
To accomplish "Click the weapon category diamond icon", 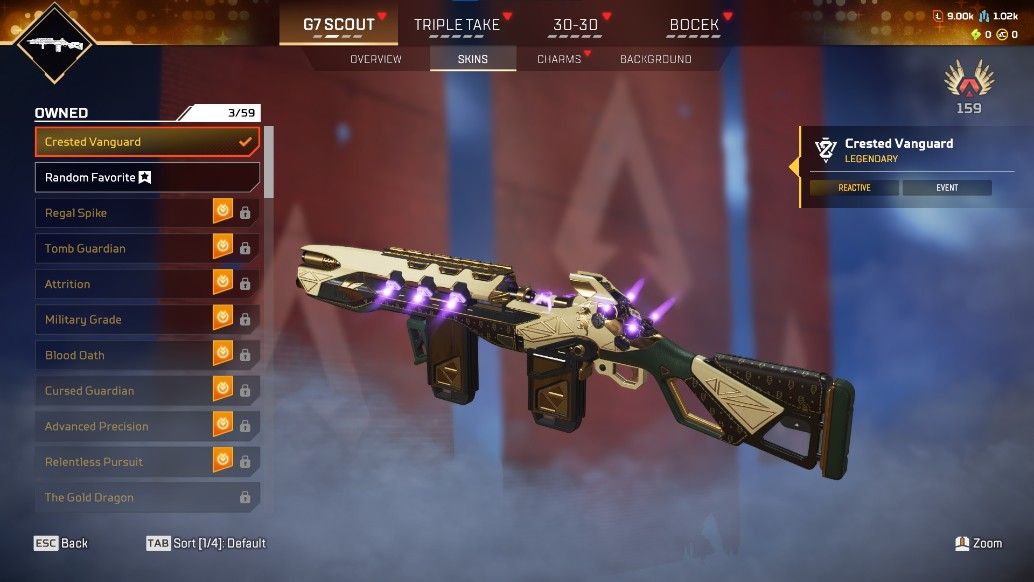I will 54,42.
